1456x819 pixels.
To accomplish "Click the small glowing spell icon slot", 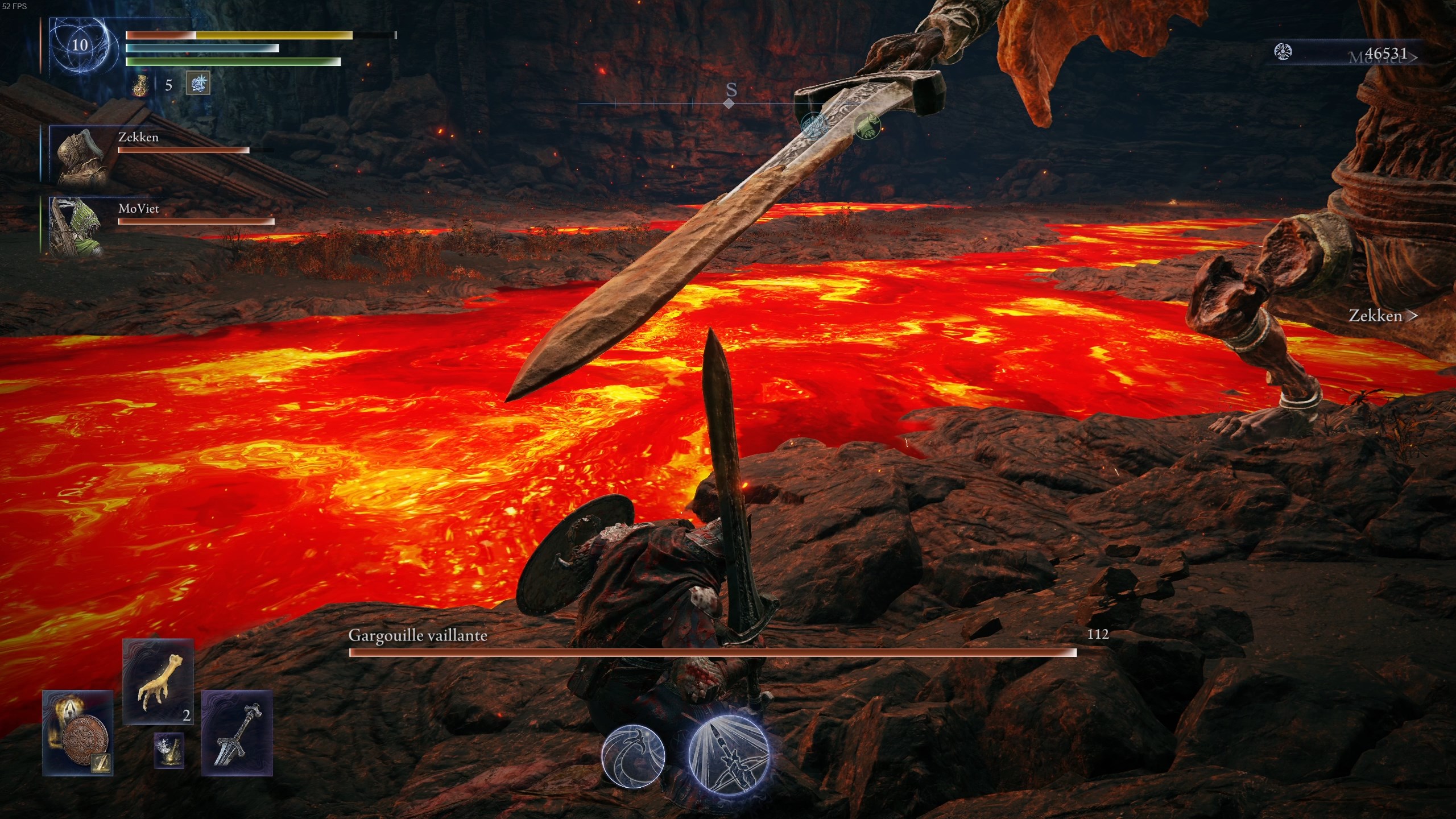I will 169,750.
